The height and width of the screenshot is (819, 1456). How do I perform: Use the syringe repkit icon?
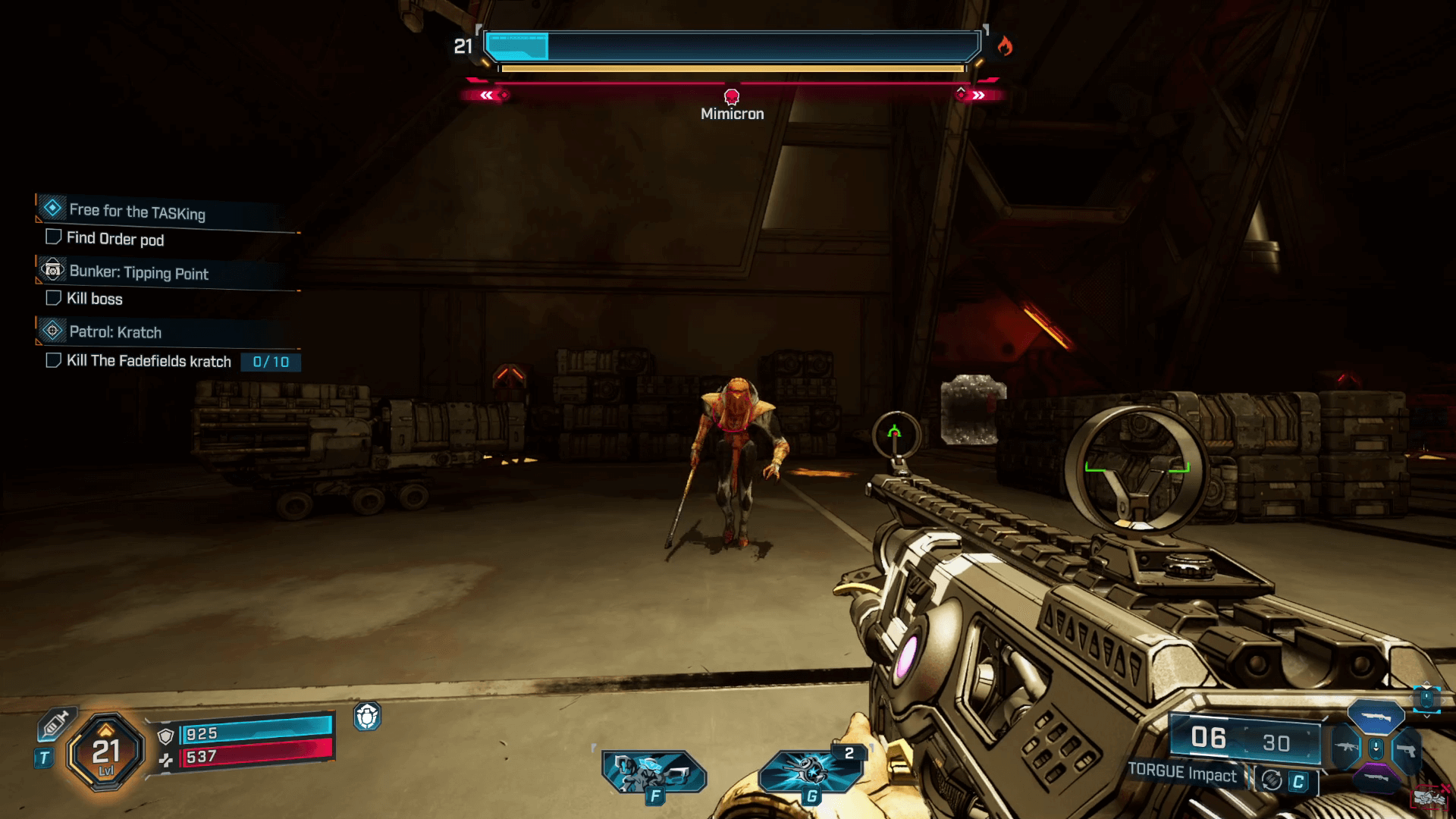[x=55, y=723]
